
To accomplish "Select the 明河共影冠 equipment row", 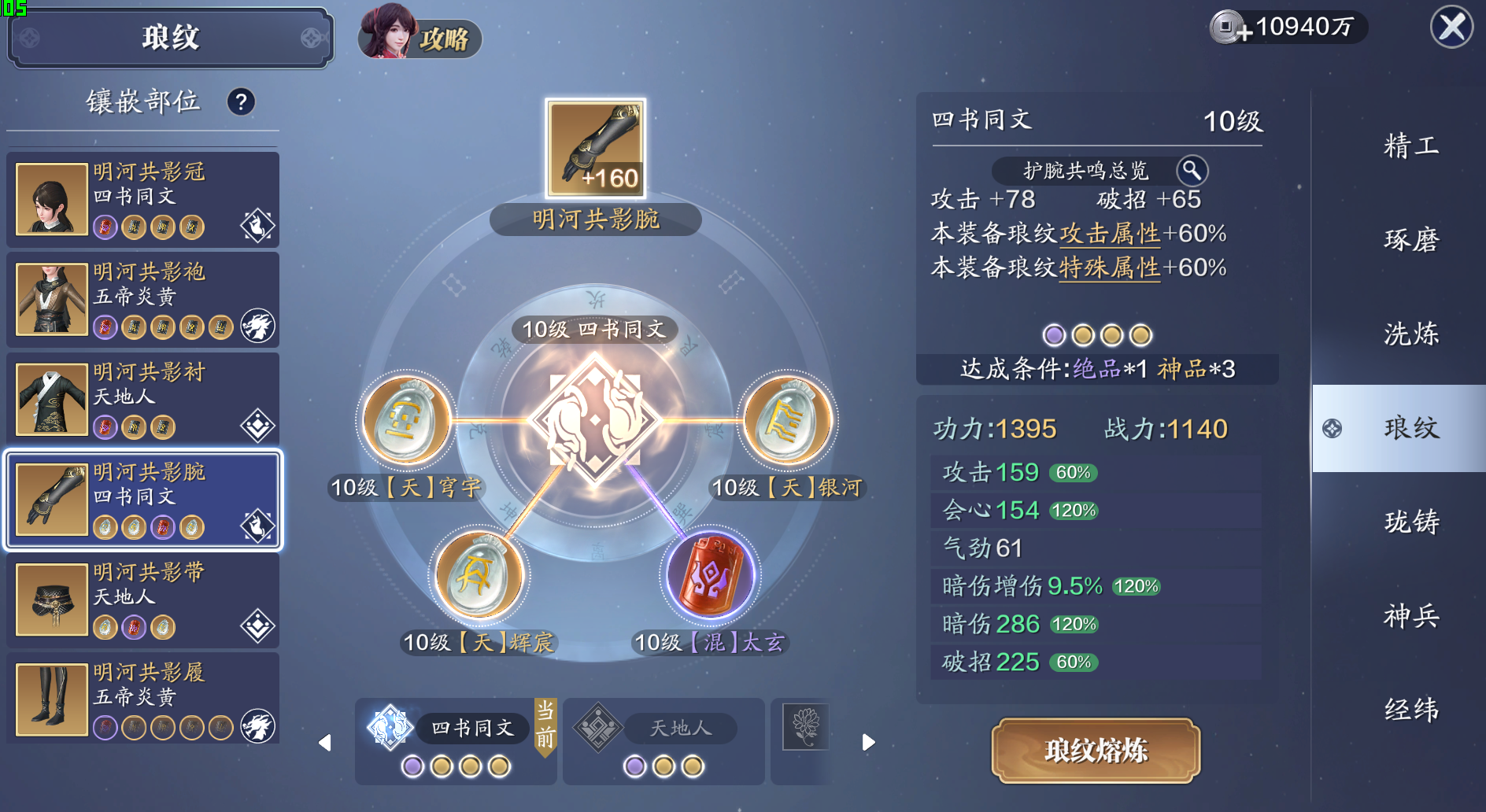I will click(x=143, y=200).
